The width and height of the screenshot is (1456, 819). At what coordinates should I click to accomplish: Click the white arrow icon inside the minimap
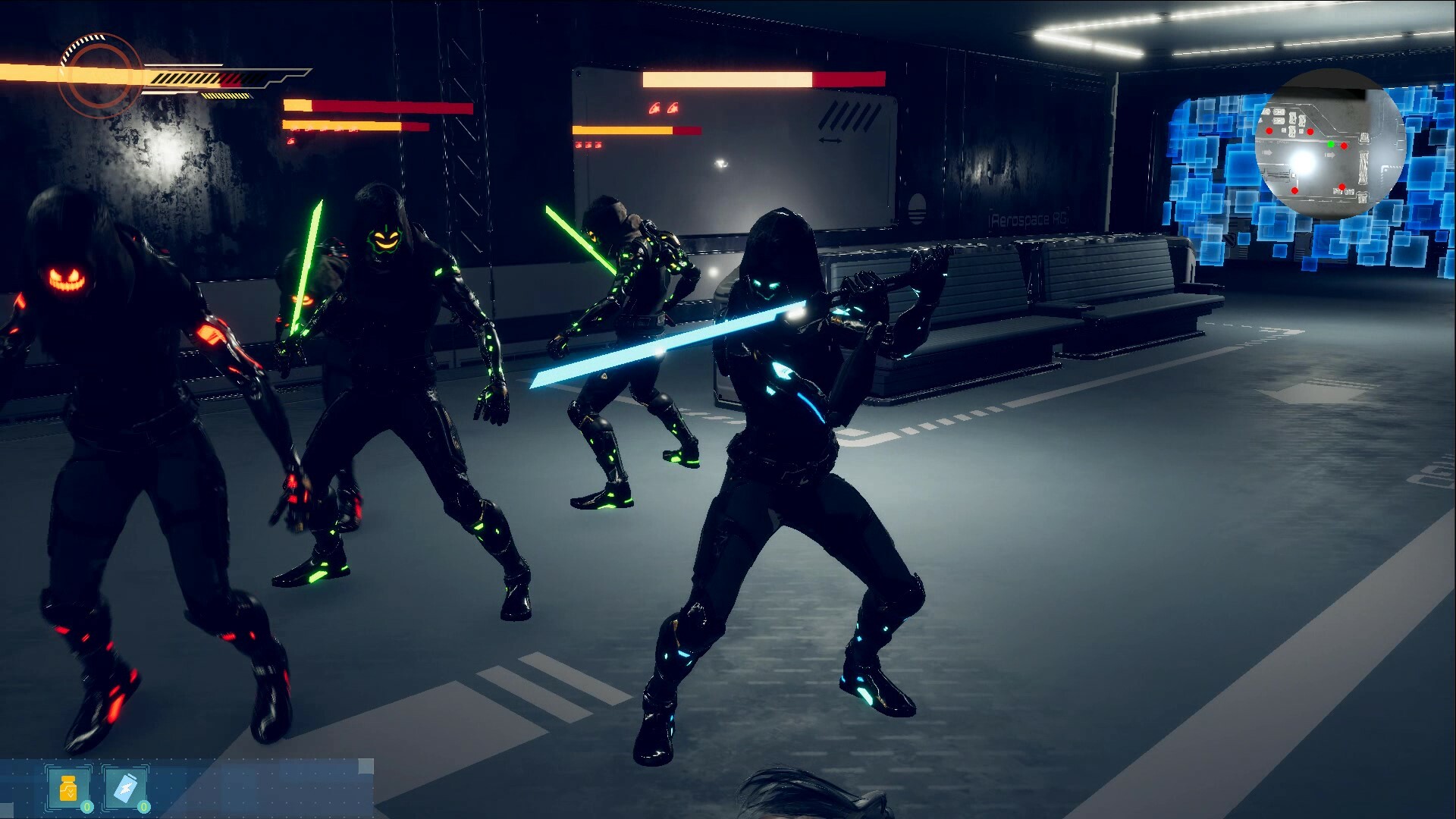(1330, 154)
